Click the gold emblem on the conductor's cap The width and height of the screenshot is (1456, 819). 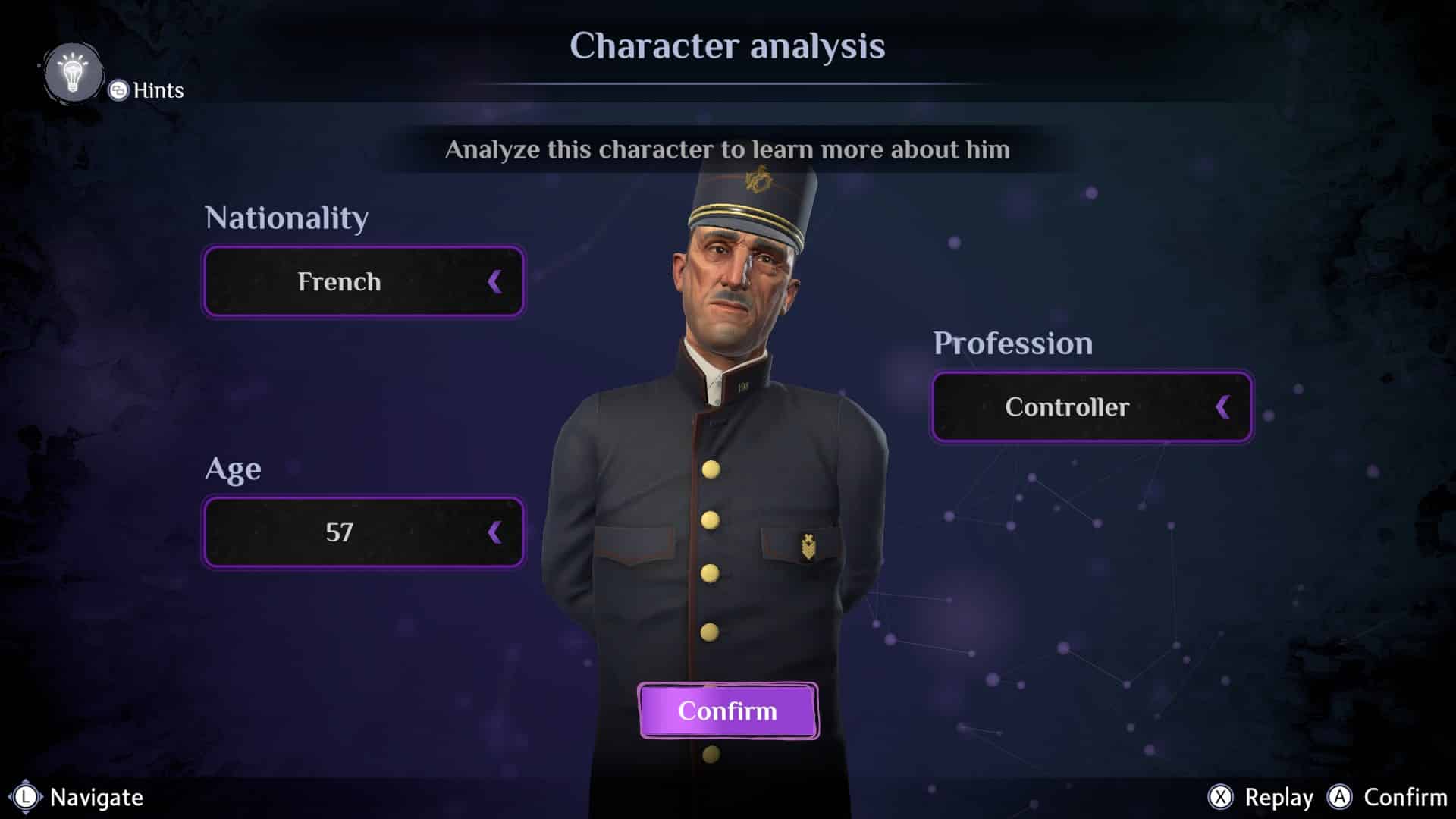point(758,180)
